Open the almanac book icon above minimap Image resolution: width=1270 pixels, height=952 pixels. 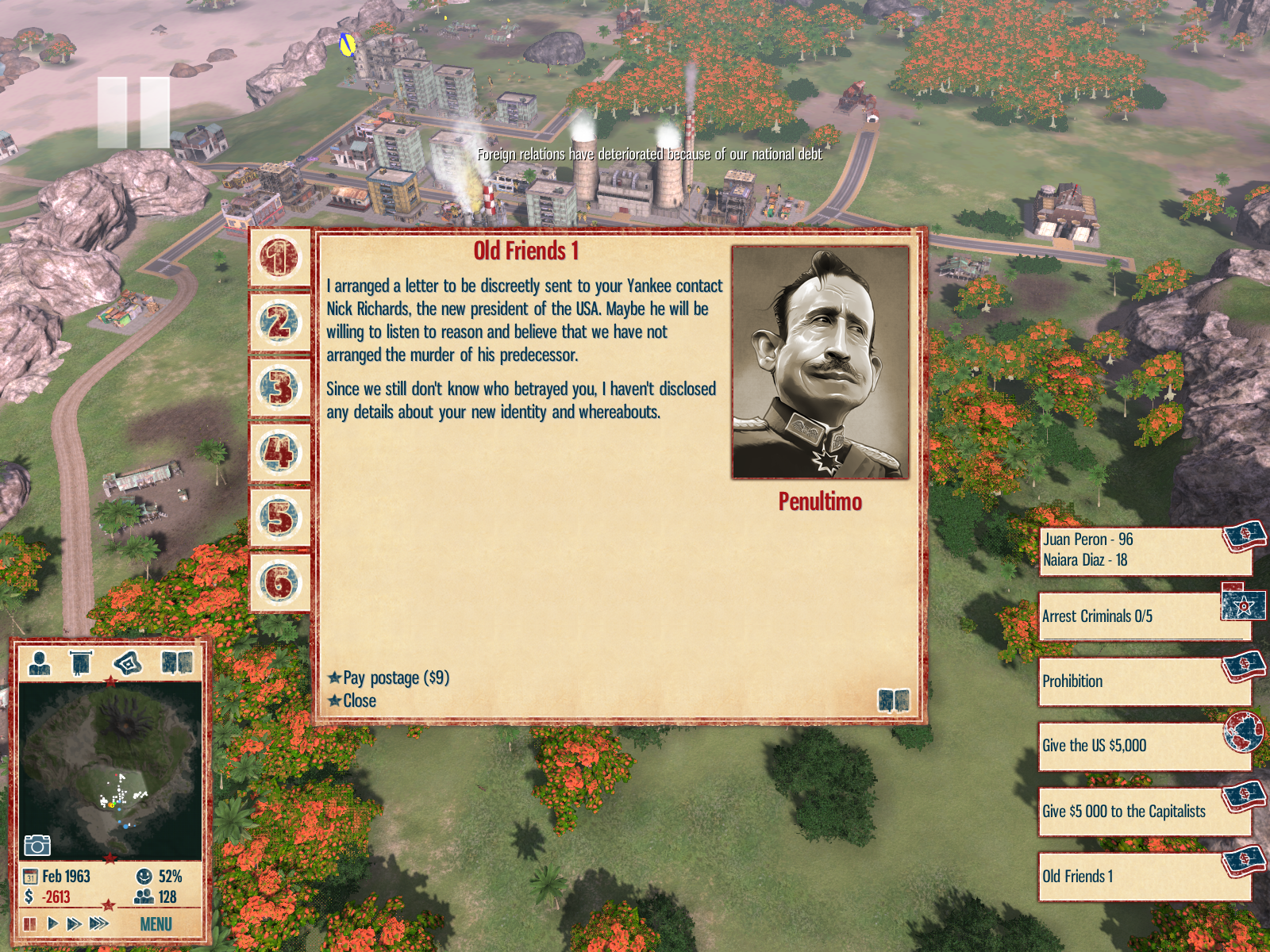click(x=177, y=662)
